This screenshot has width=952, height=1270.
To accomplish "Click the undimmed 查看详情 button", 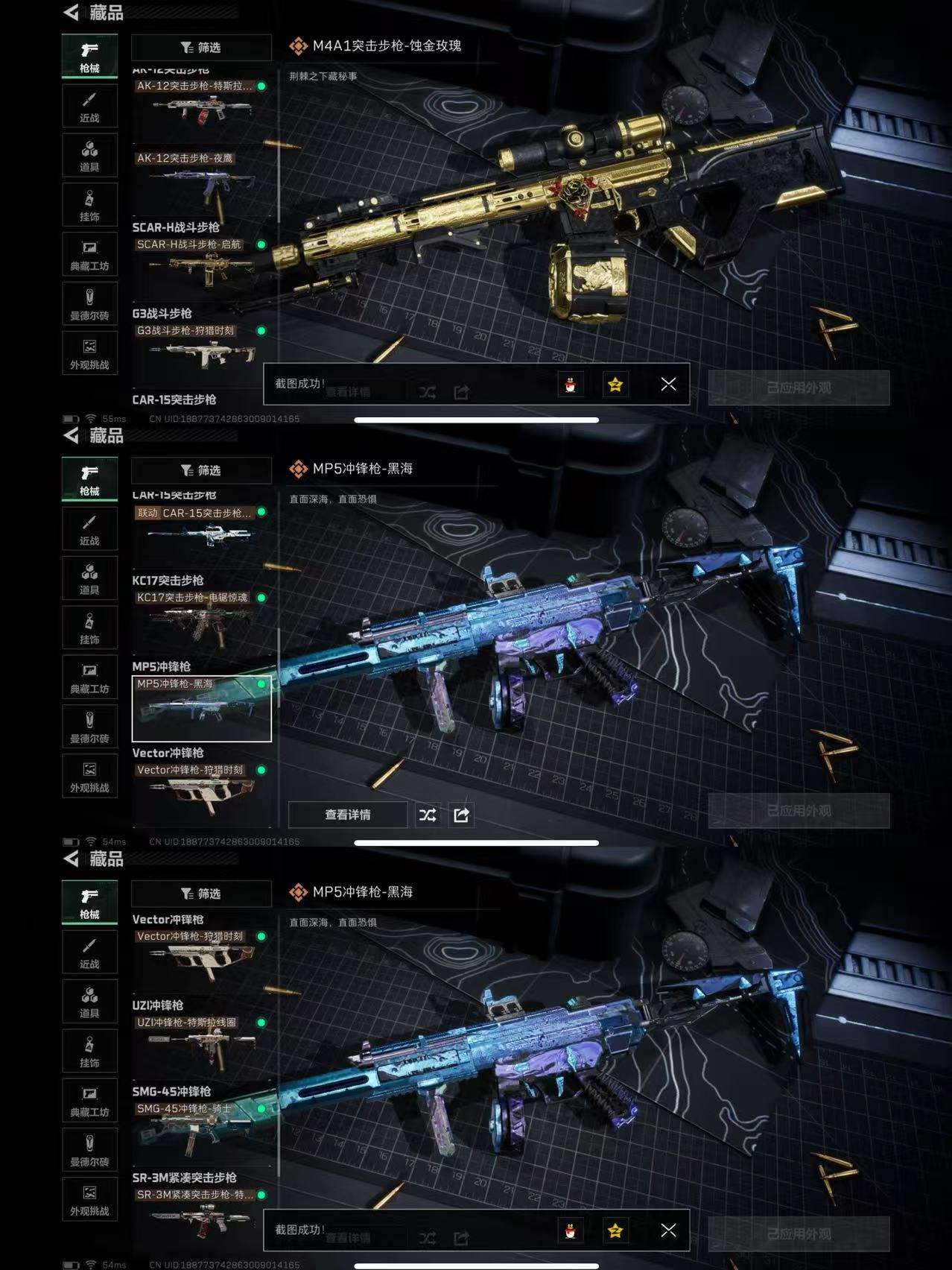I will click(348, 815).
